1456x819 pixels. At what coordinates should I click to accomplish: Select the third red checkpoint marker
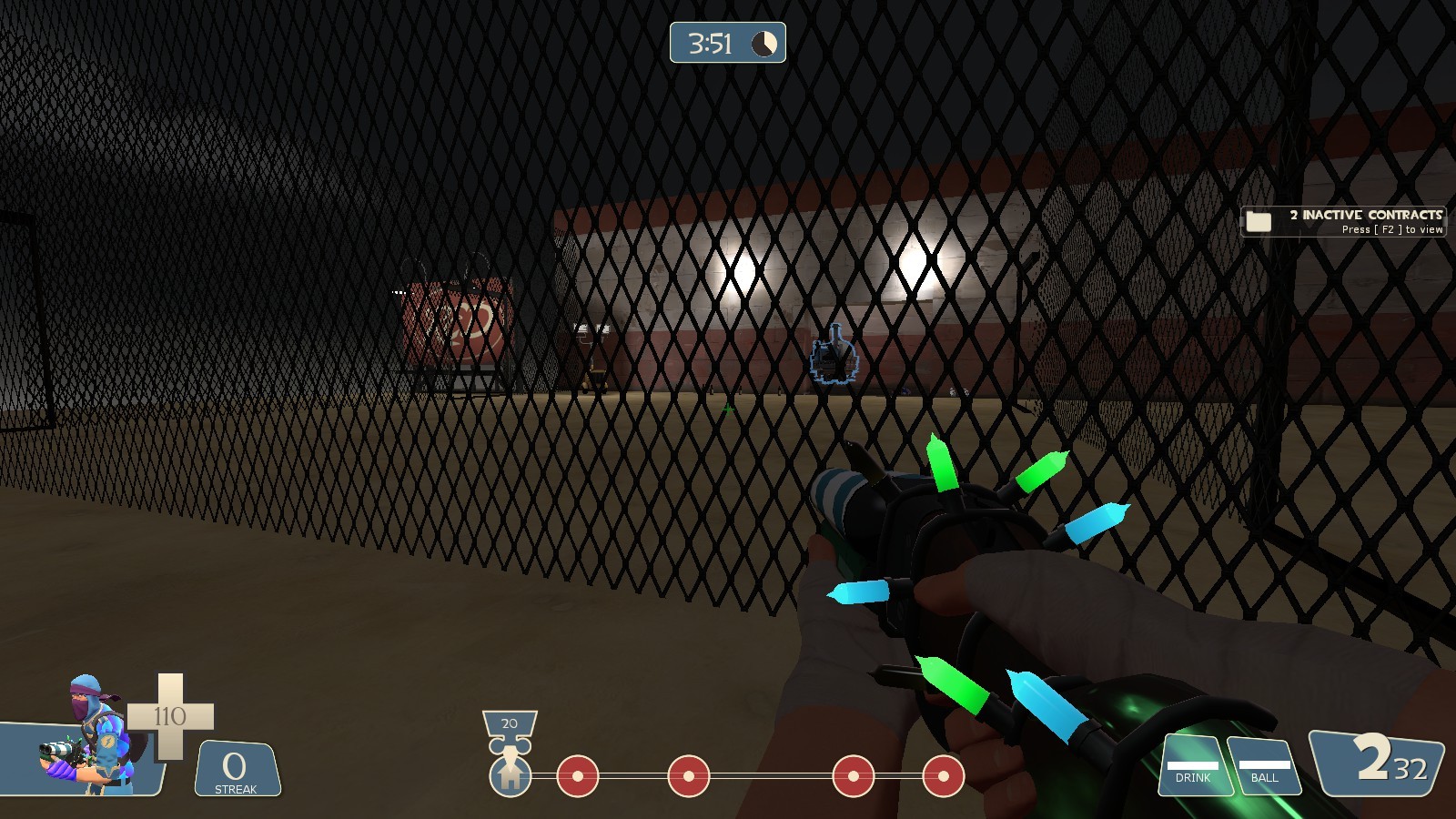853,776
